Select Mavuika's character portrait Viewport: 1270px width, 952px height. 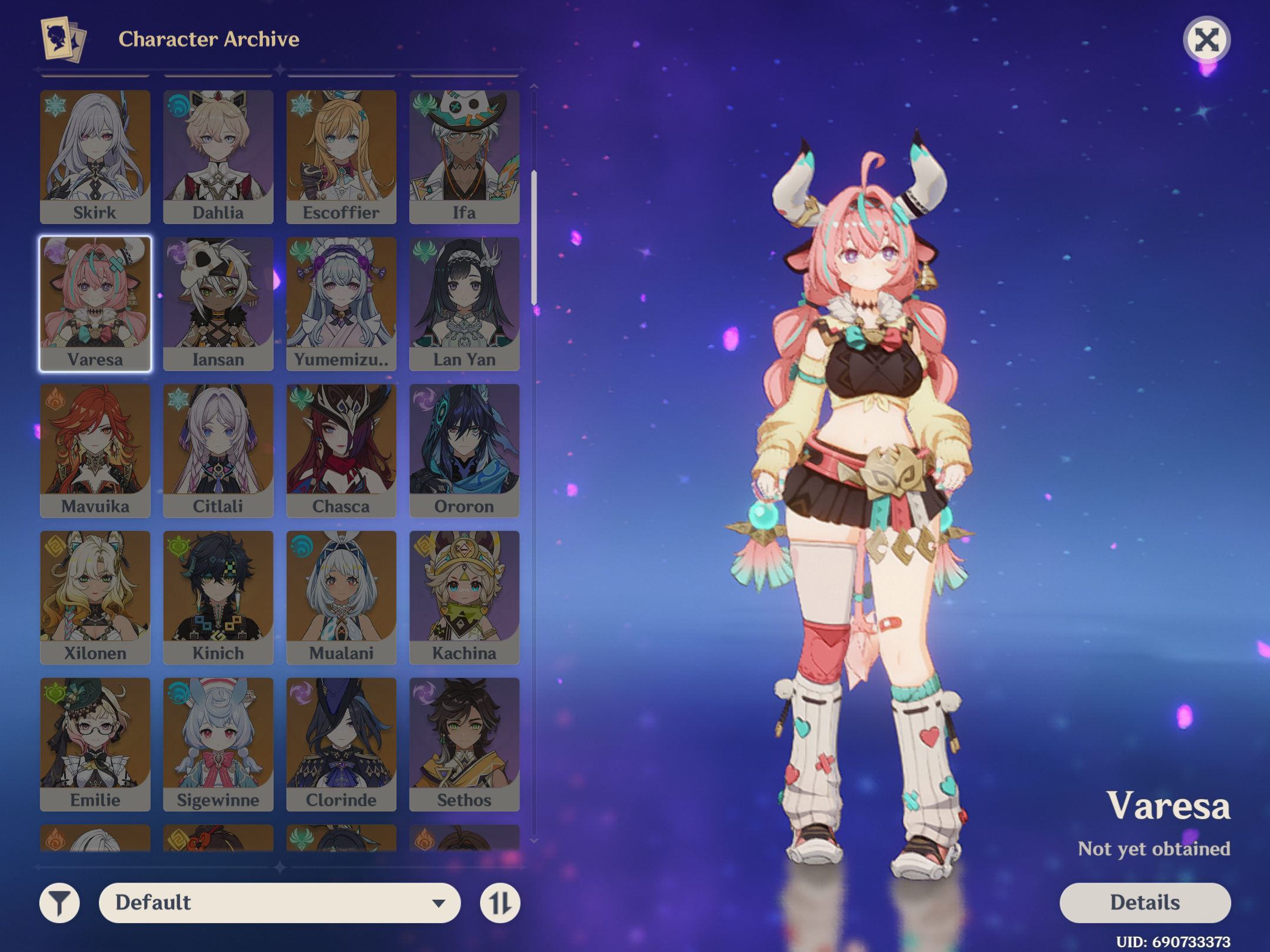(x=95, y=450)
